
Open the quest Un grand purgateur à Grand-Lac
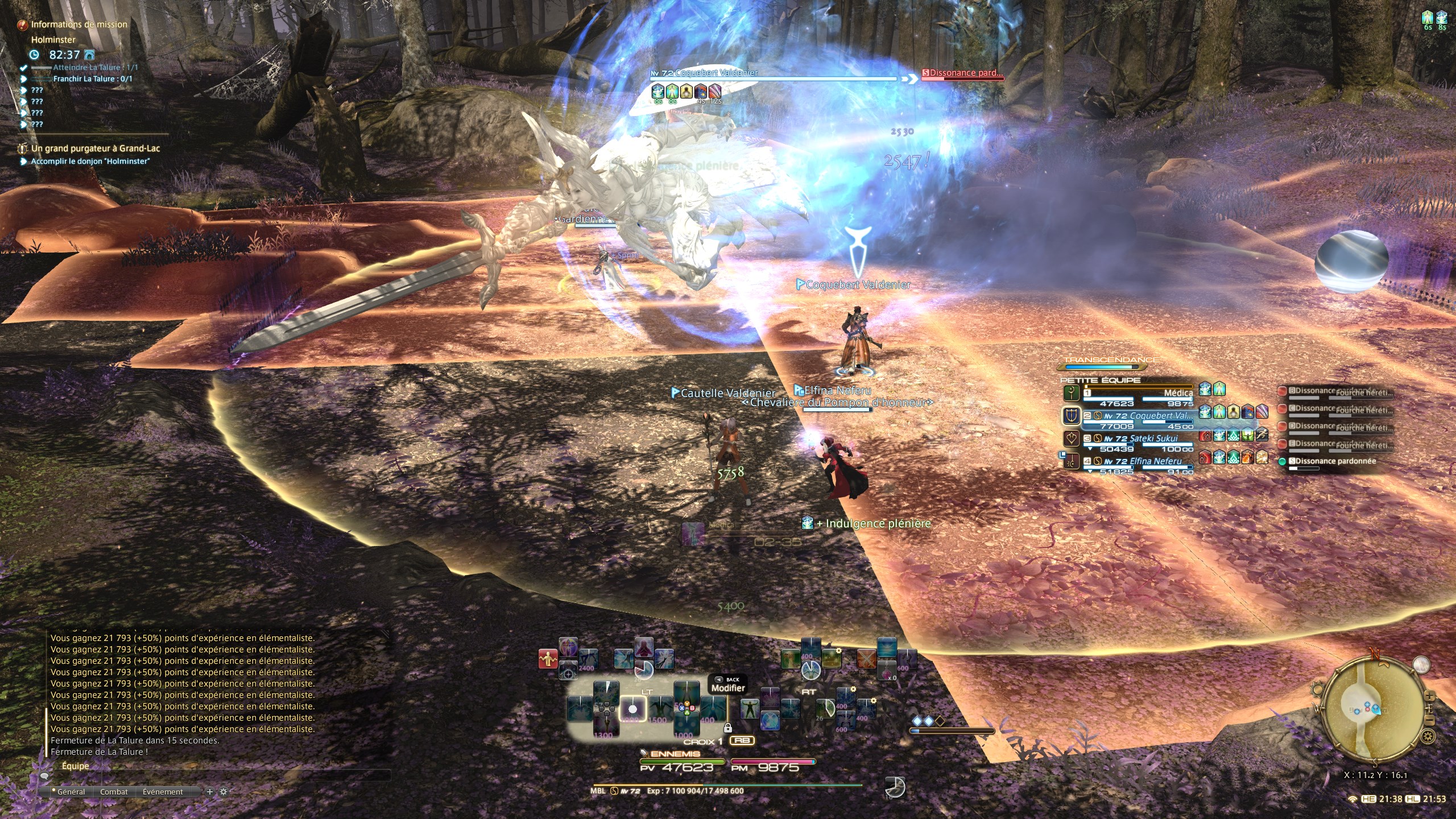[95, 148]
